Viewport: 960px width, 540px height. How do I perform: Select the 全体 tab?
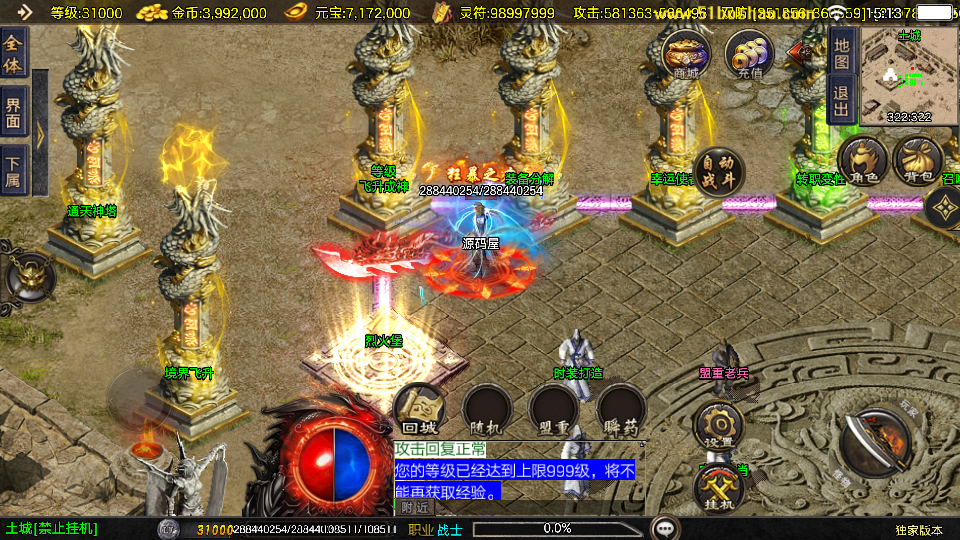(x=13, y=54)
